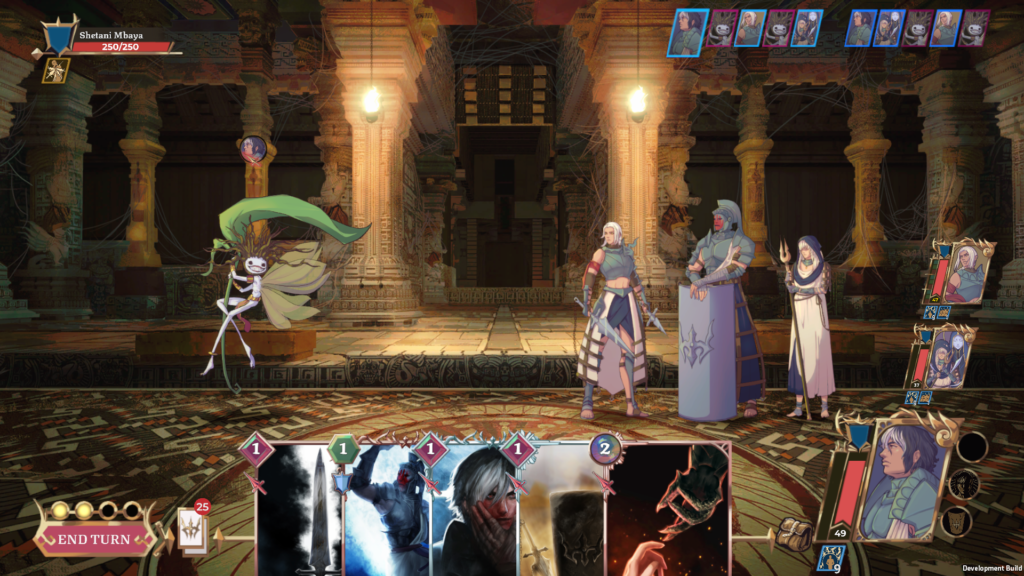
Task: Activate the middle round ability with the face emblem
Action: [x=964, y=484]
